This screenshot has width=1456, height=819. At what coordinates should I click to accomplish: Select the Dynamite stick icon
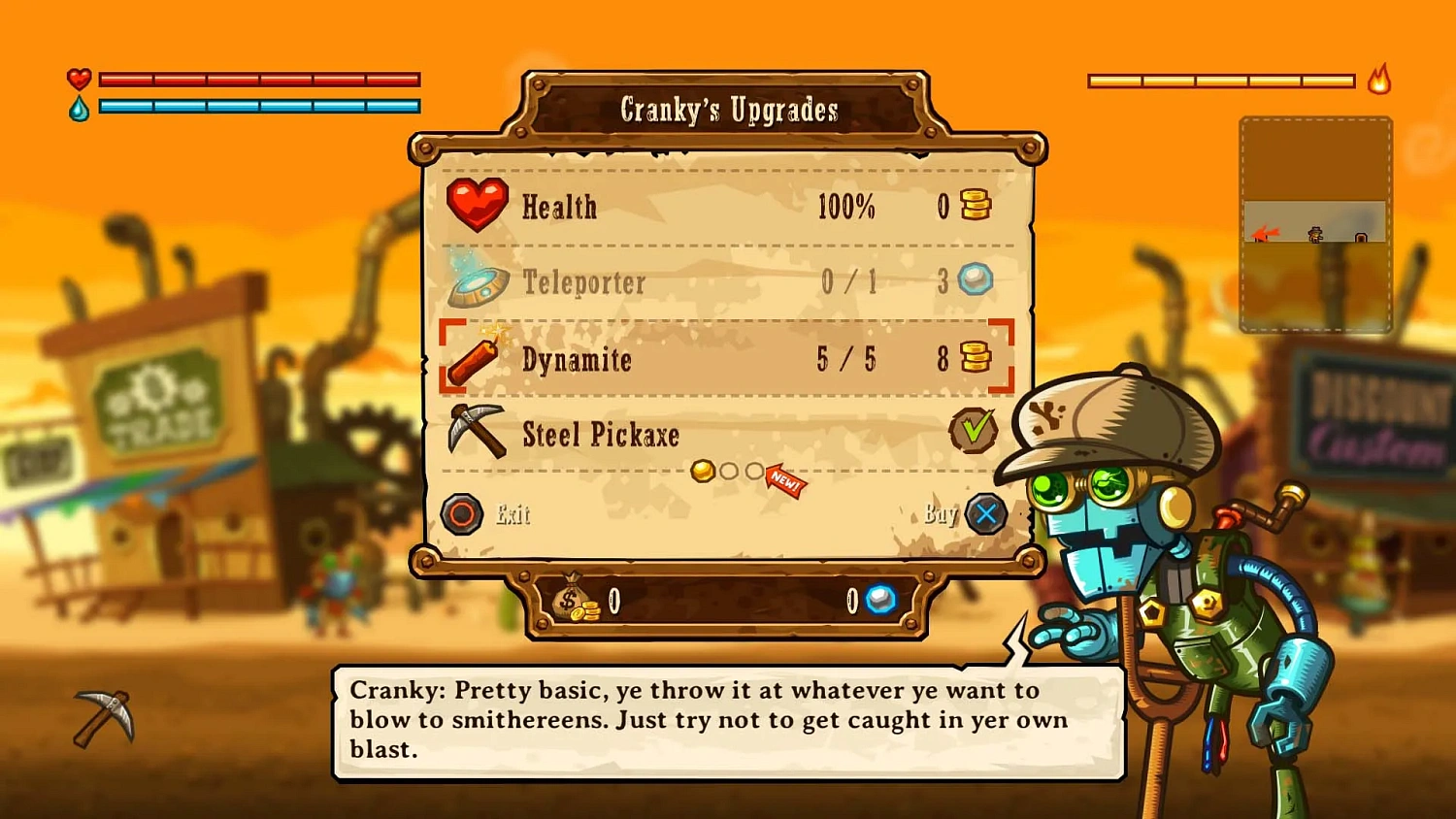(475, 356)
